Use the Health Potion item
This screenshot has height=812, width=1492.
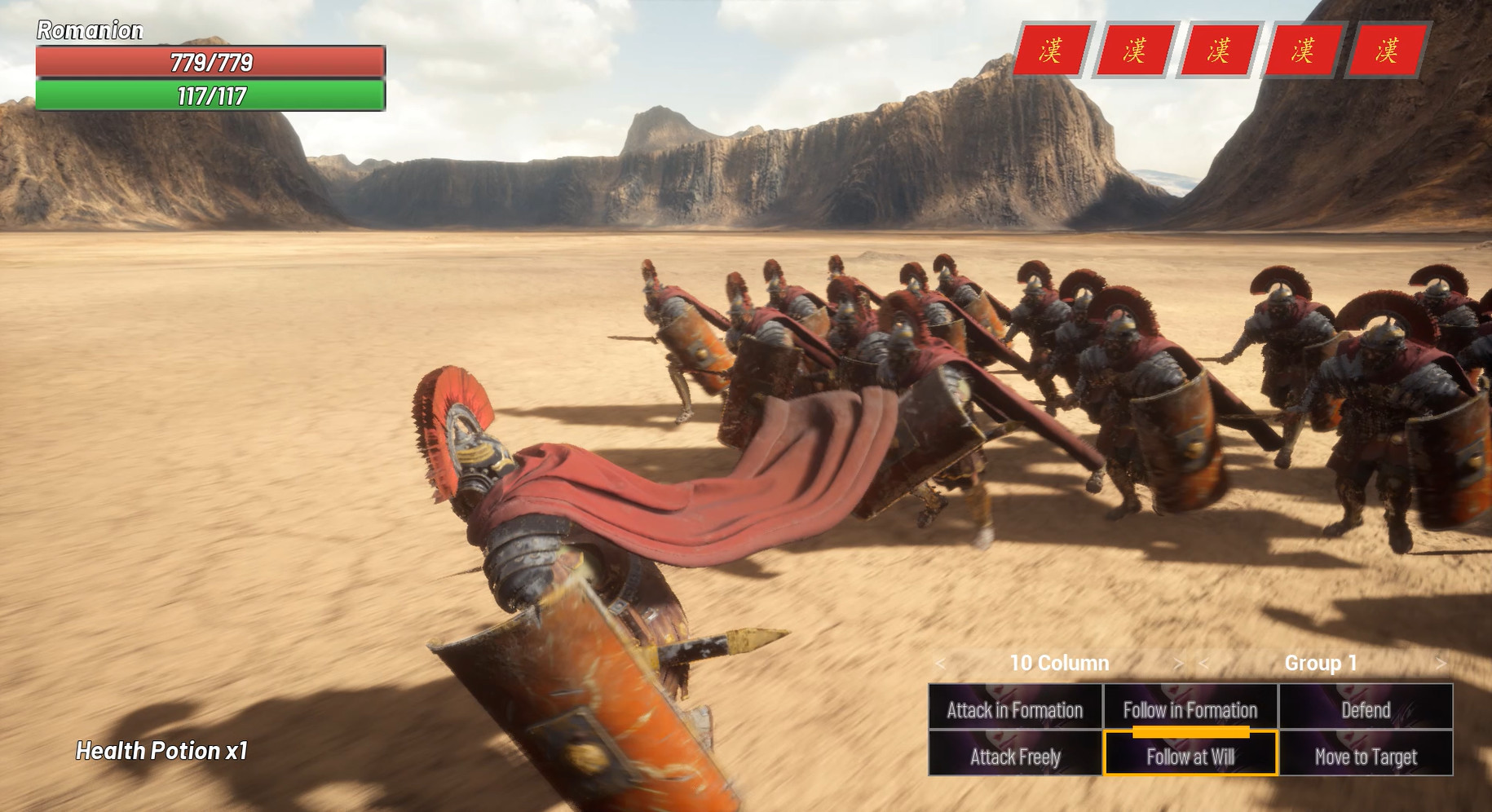[161, 751]
